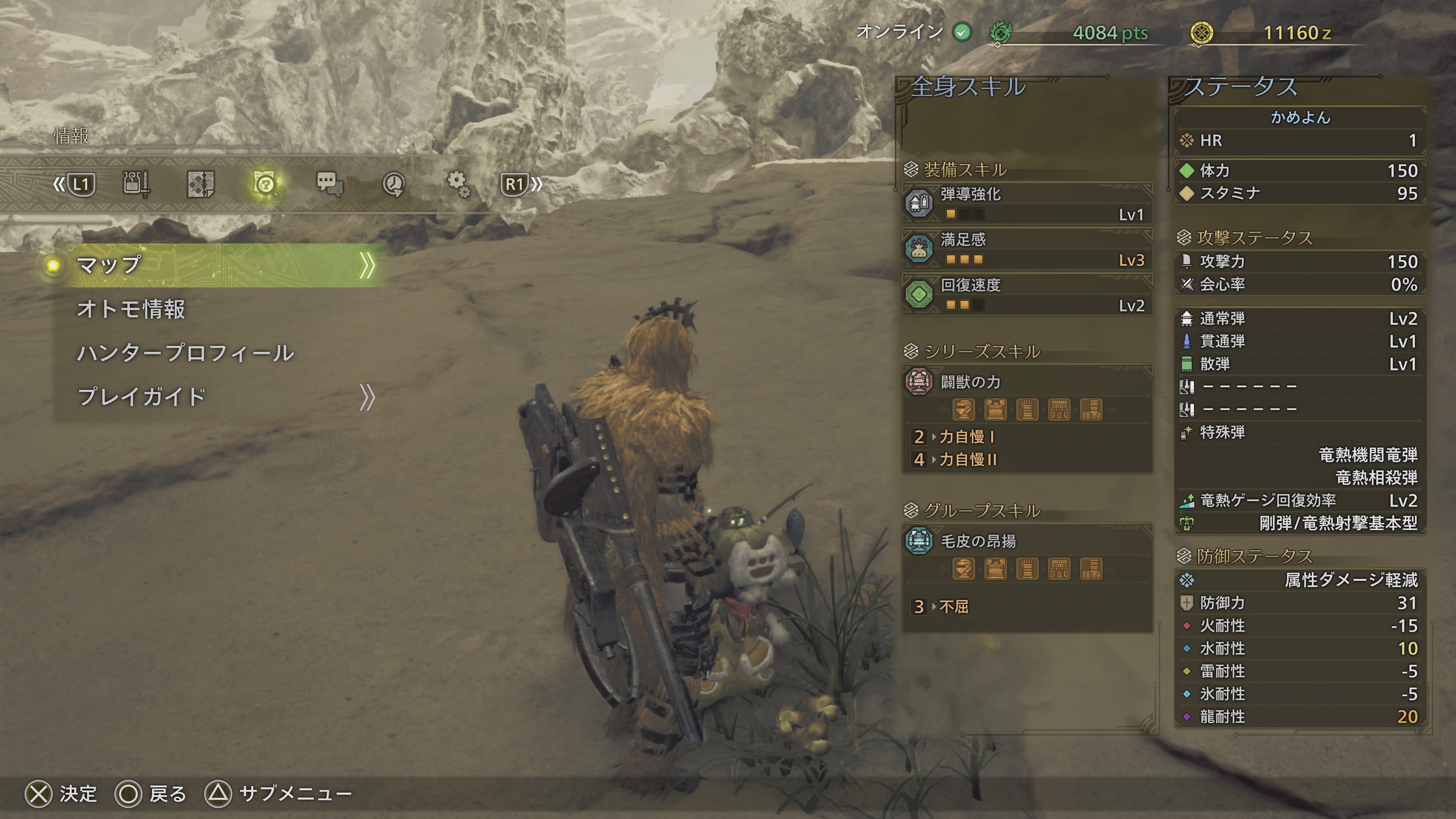This screenshot has width=1456, height=819.
Task: Select the 毛皮の昂揚 group skill
Action: pos(1026,541)
